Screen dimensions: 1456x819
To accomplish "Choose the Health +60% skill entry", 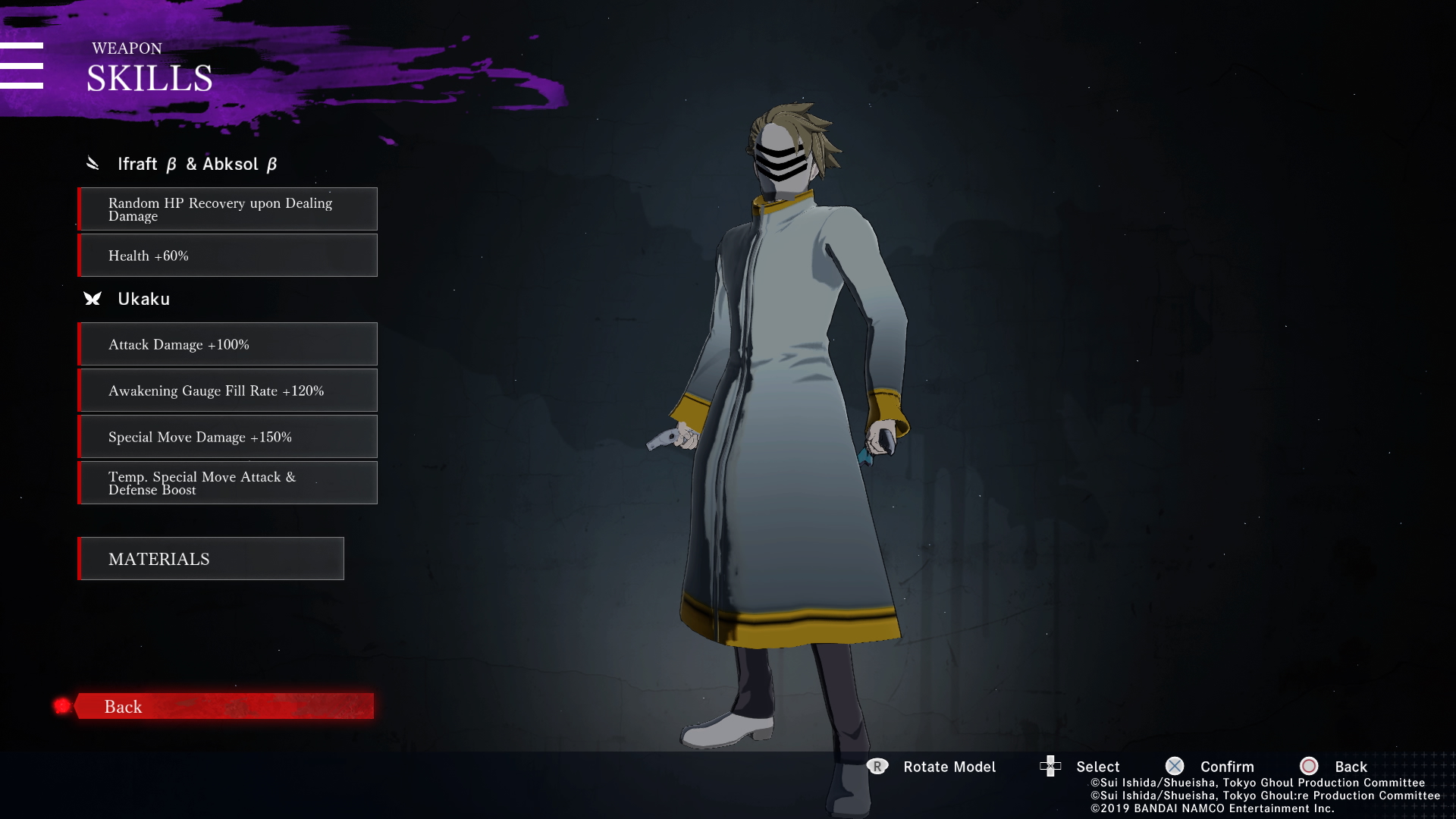I will (x=227, y=256).
